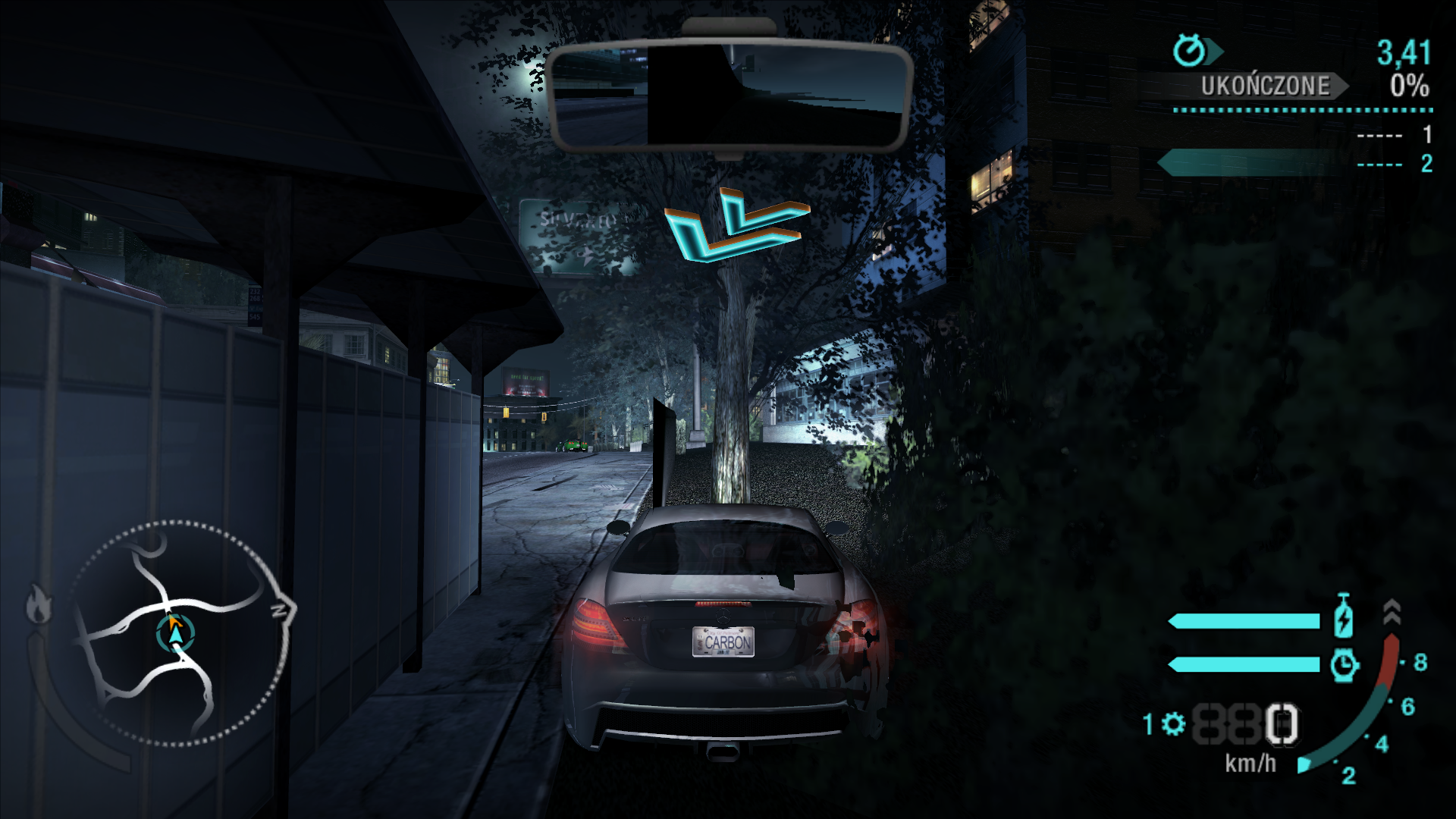1456x819 pixels.
Task: Click the 0% completion readout
Action: tap(1408, 85)
